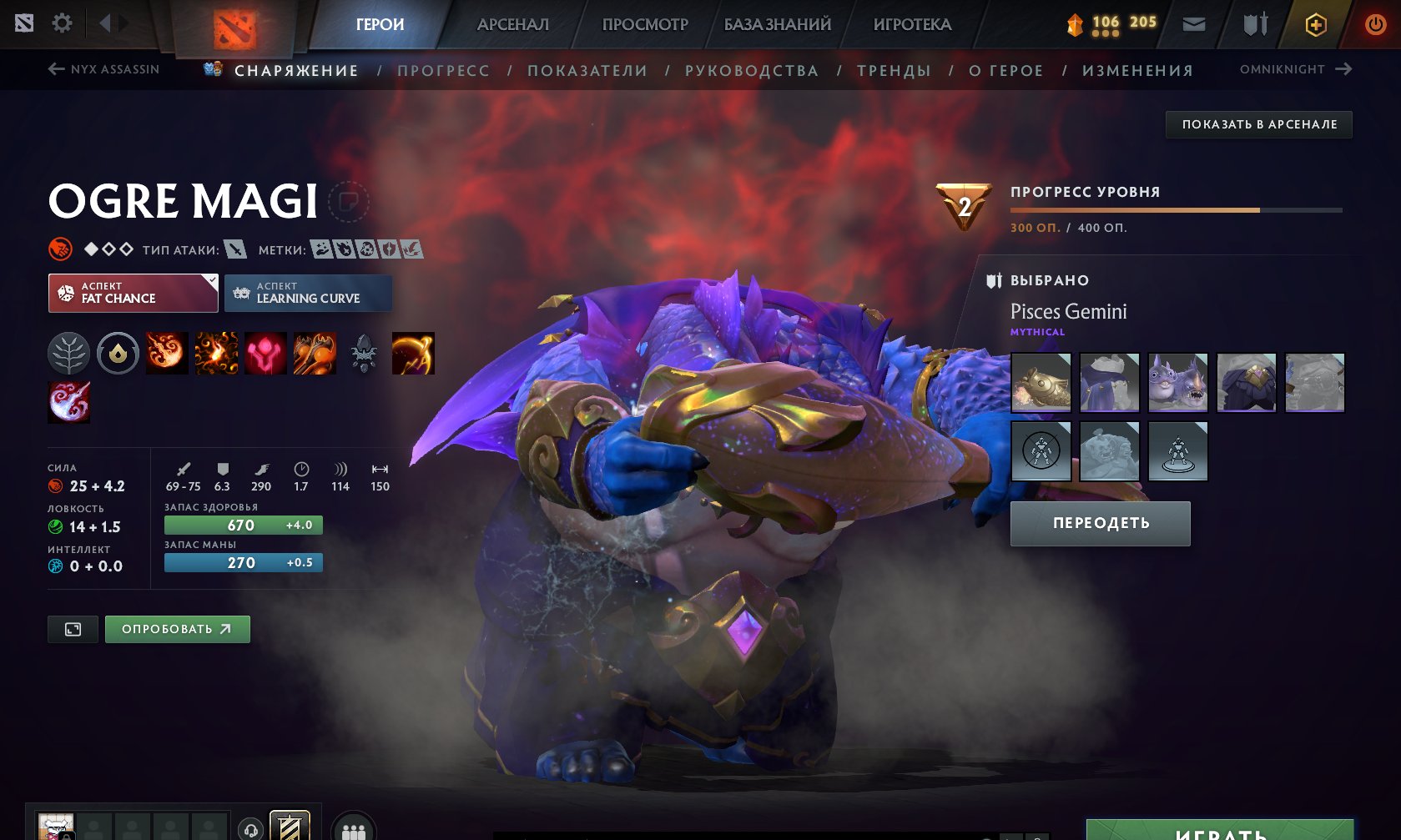Click the ПЕРЕОДЕТЬ button
The width and height of the screenshot is (1401, 840).
click(1100, 523)
